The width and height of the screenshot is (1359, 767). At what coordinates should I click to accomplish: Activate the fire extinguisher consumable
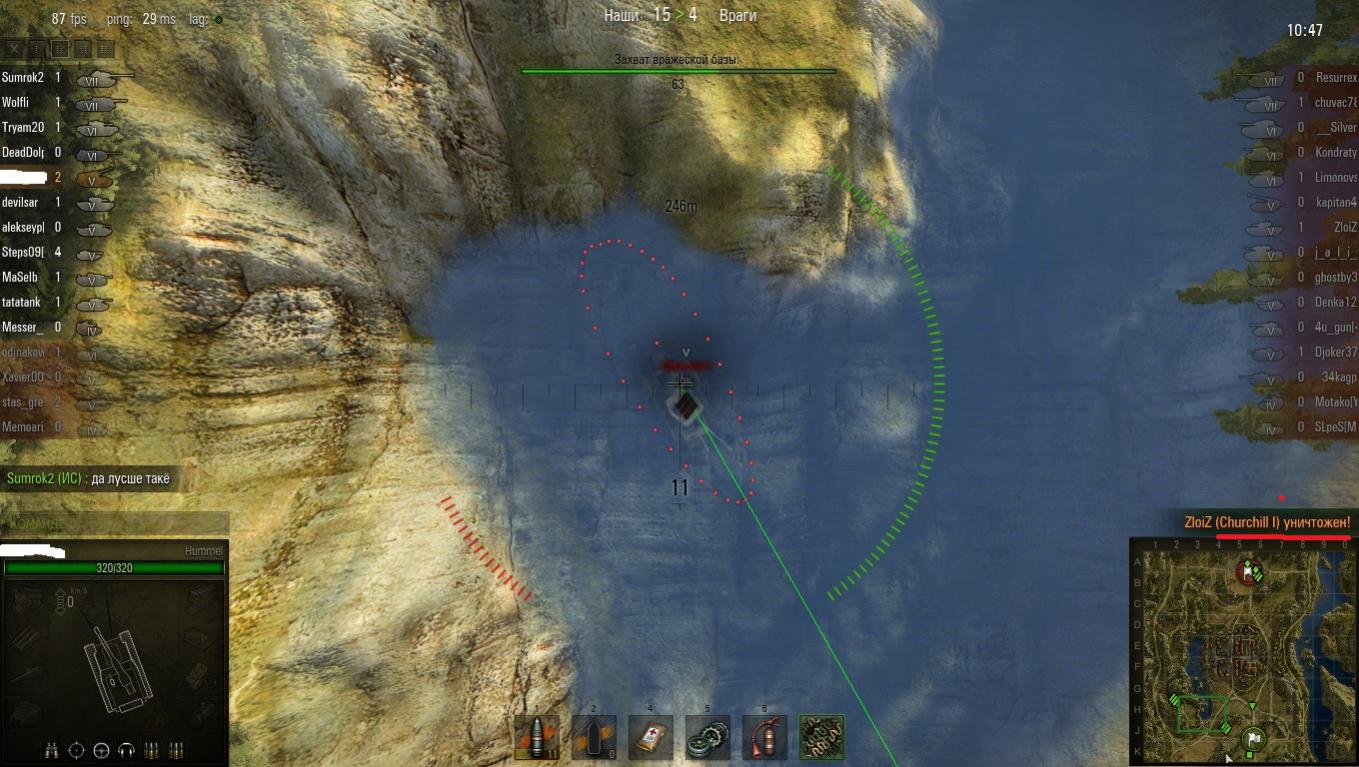click(764, 737)
